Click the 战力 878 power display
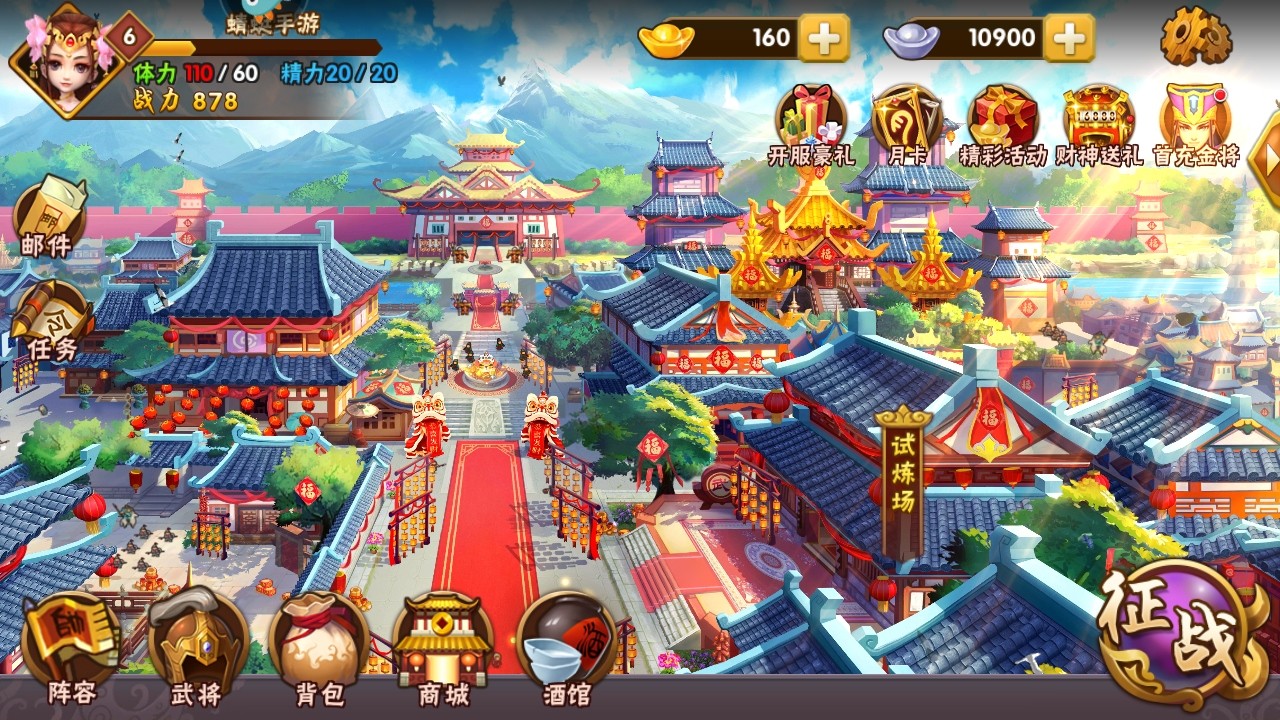Image resolution: width=1280 pixels, height=720 pixels. (186, 97)
